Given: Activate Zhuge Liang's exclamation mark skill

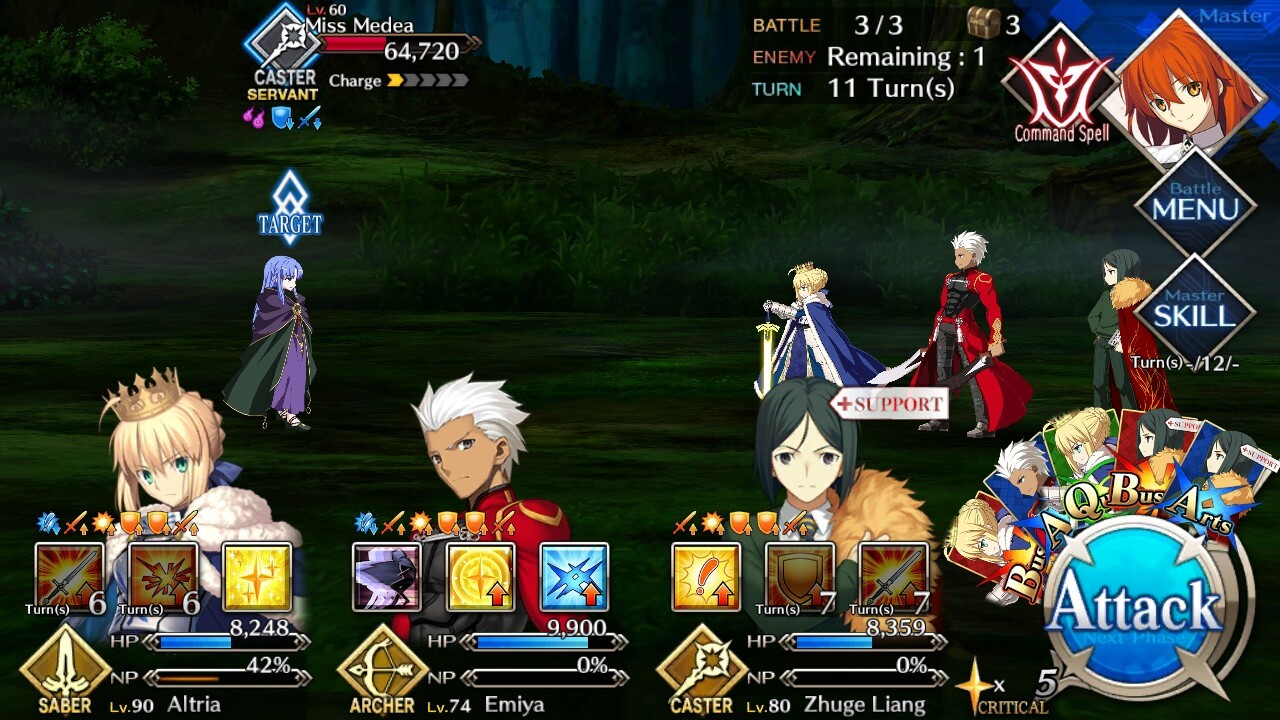Looking at the screenshot, I should click(x=706, y=577).
